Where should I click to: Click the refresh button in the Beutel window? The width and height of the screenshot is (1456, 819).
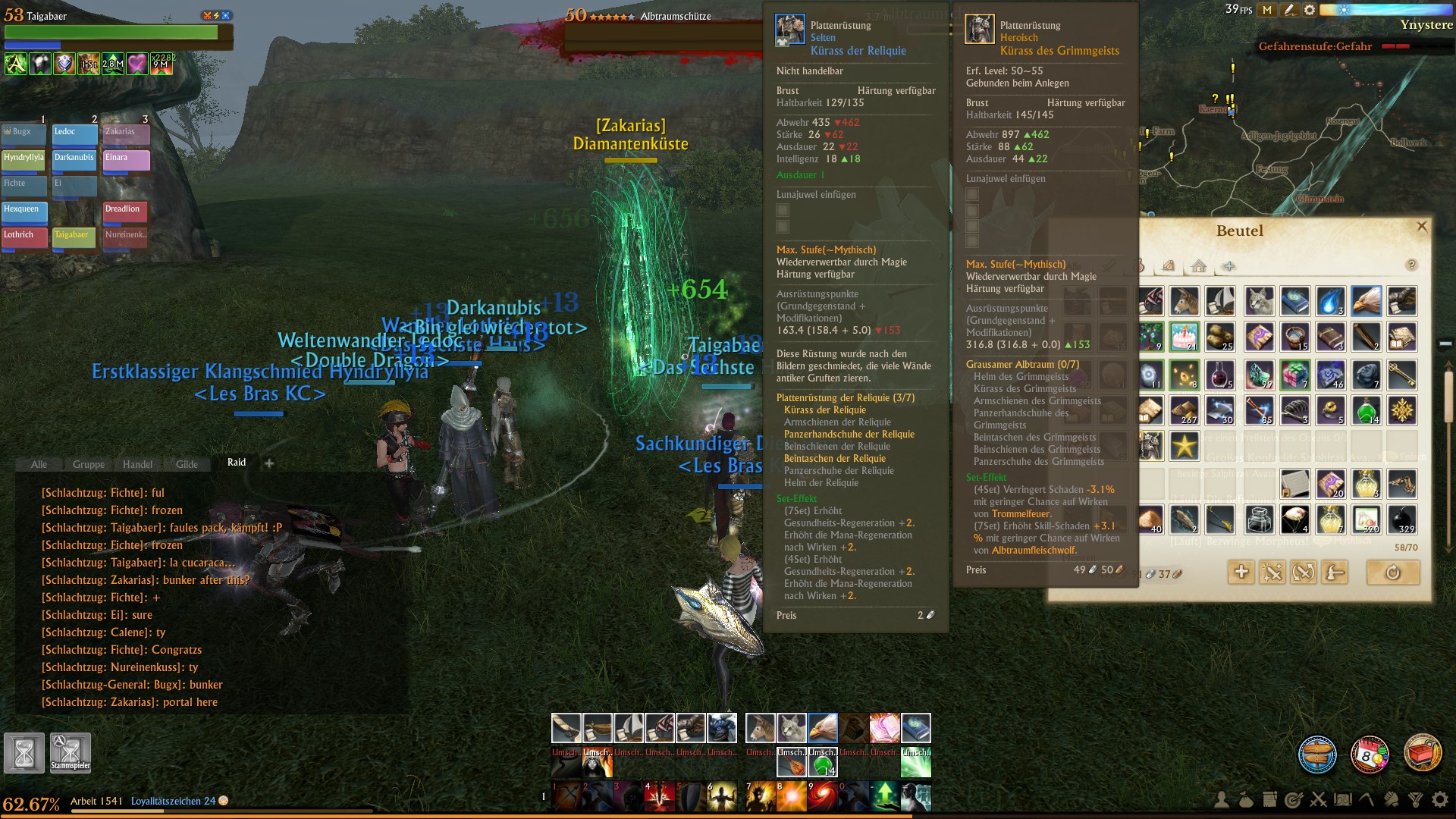(1393, 573)
